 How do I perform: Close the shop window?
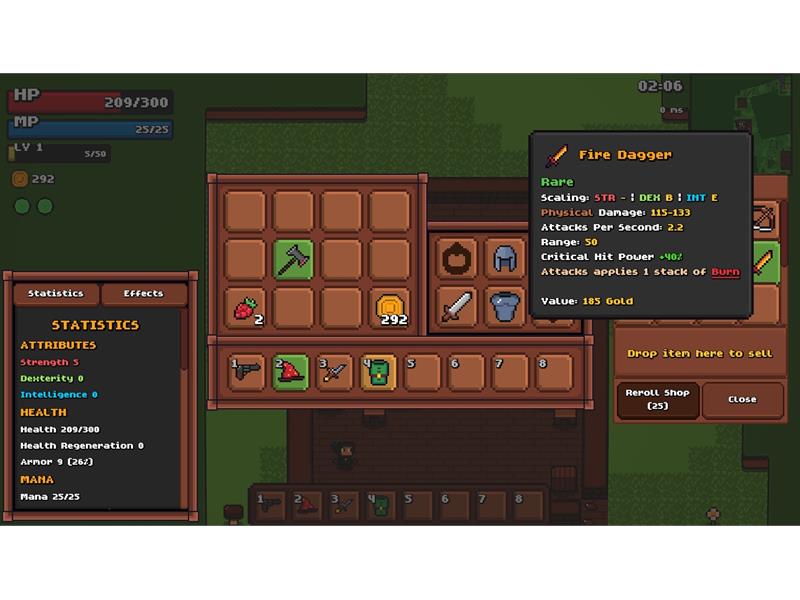[x=742, y=399]
